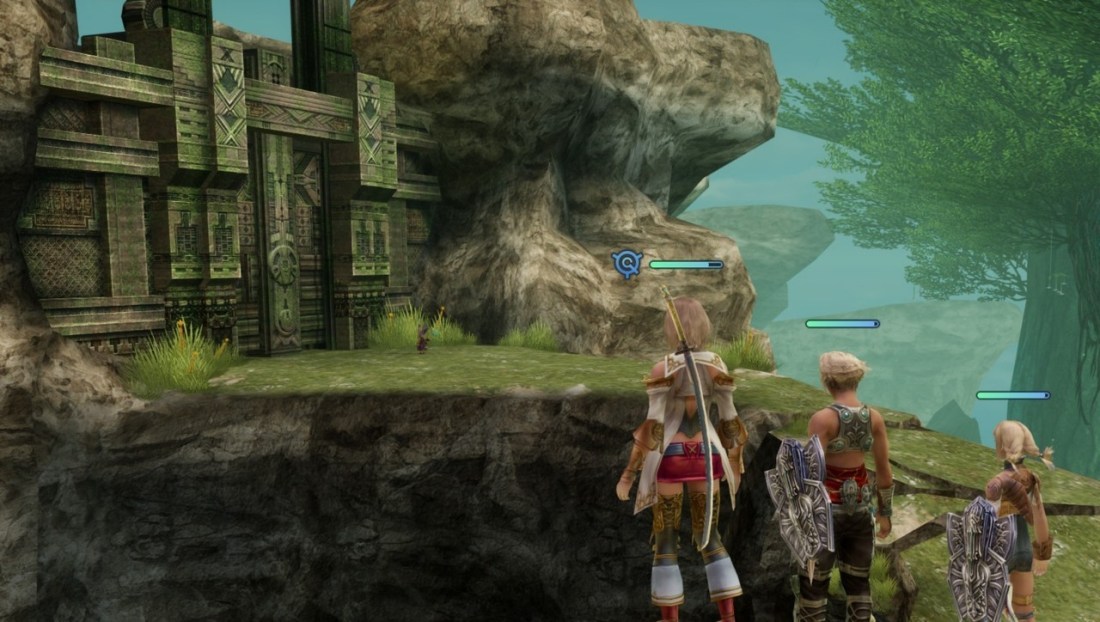Click the blue party leader marker icon
The height and width of the screenshot is (622, 1100).
pyautogui.click(x=626, y=264)
